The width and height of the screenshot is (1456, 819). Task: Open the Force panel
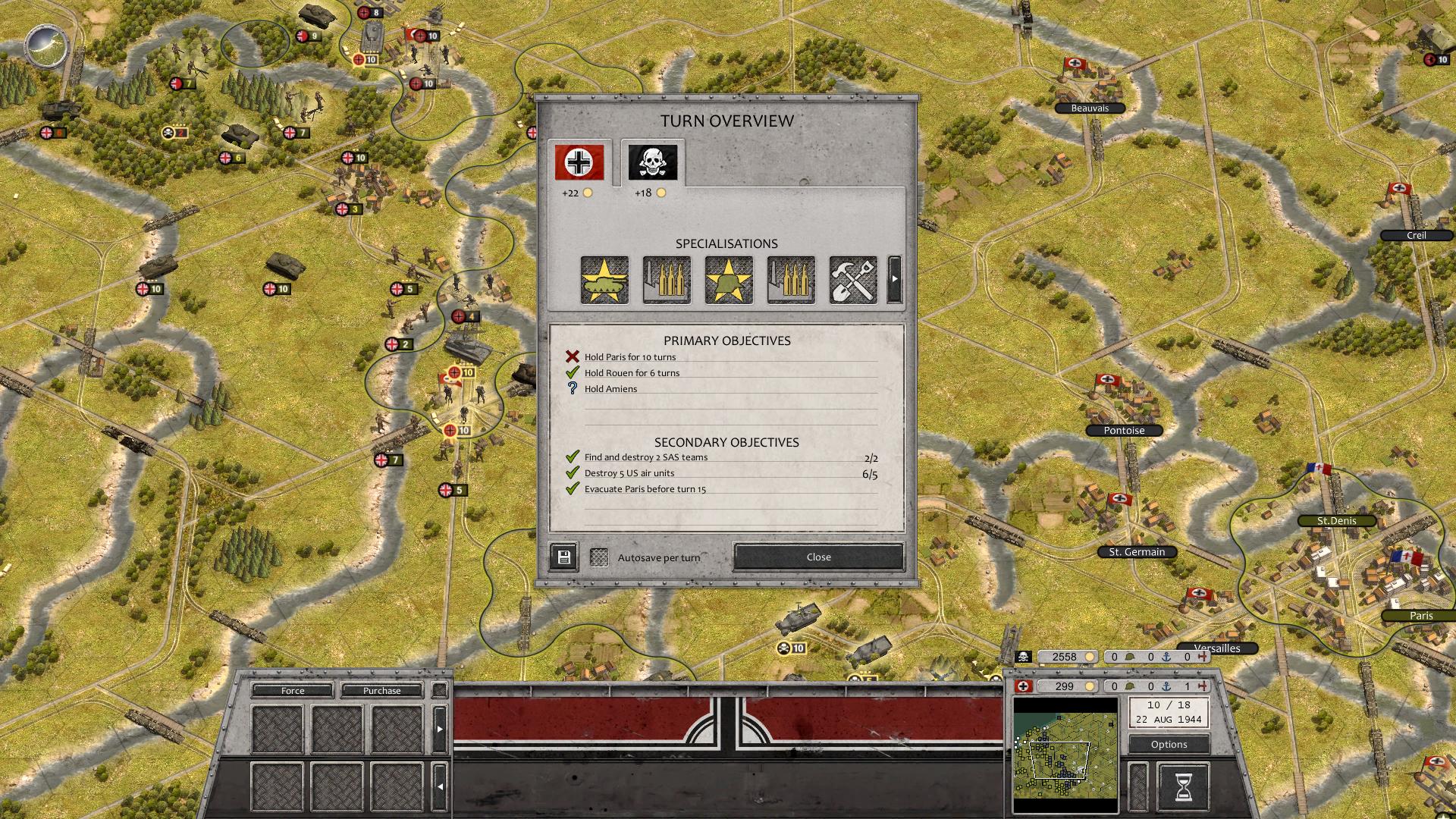pos(293,691)
